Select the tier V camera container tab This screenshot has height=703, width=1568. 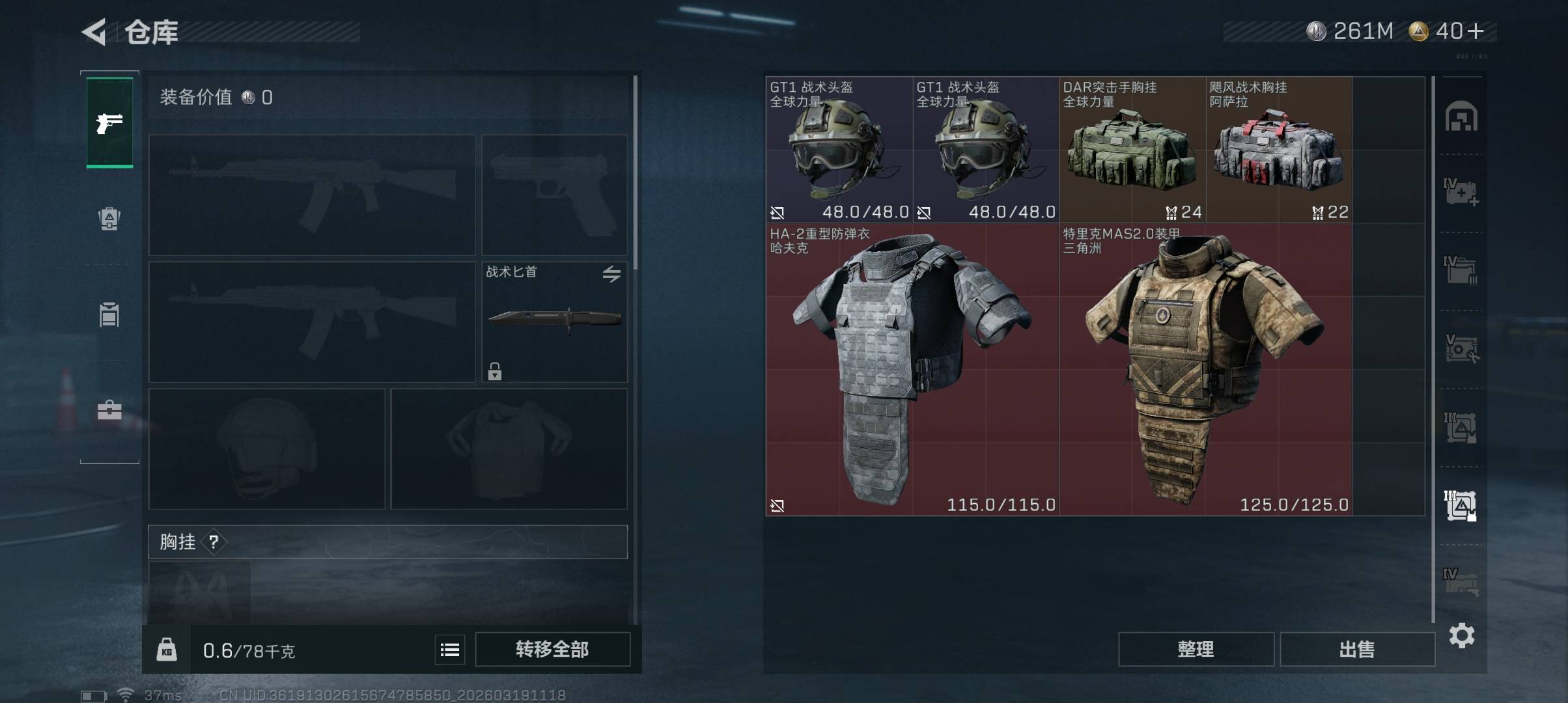tap(1461, 349)
